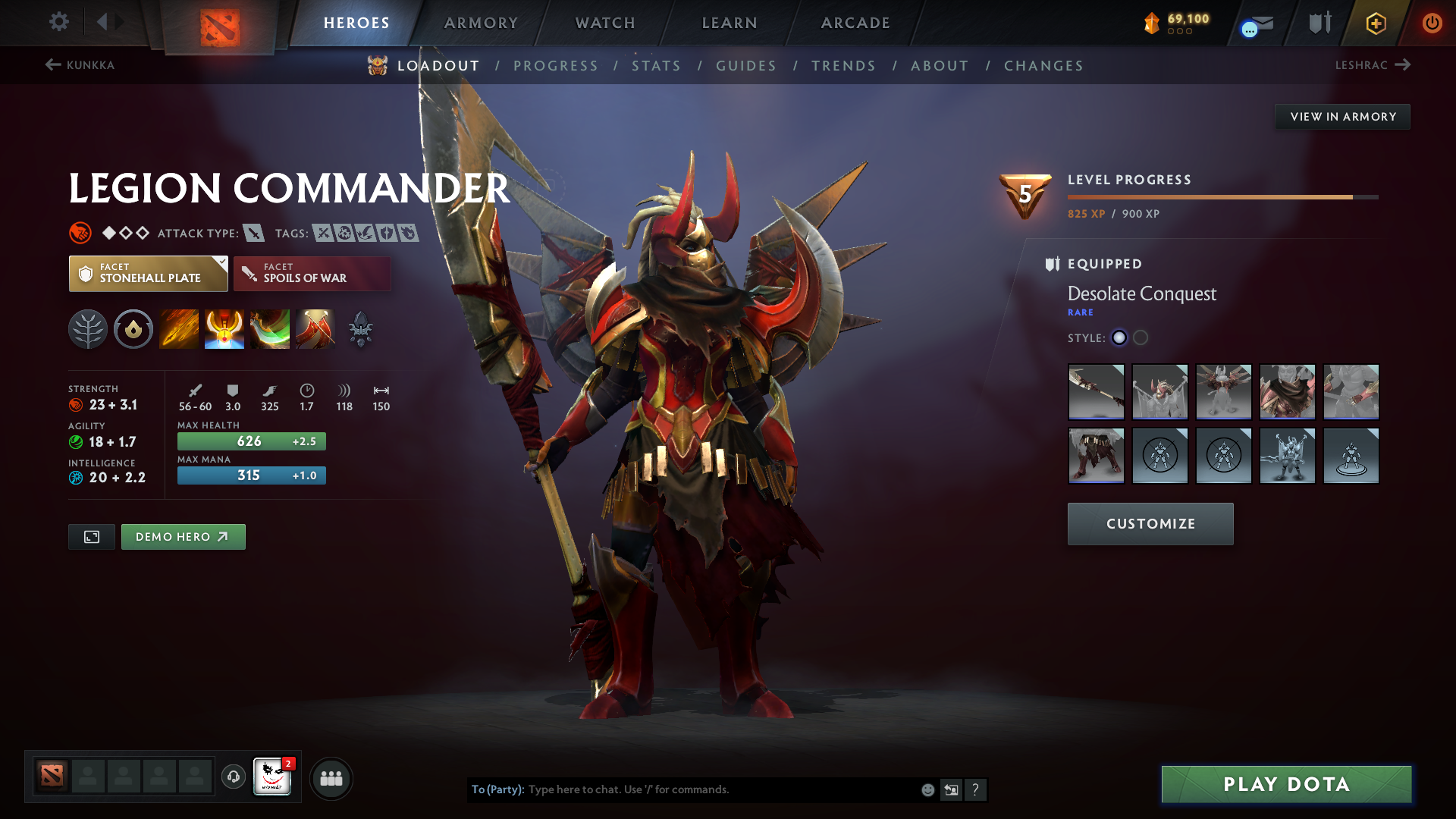This screenshot has height=819, width=1456.
Task: Switch to the ARMORY tab
Action: [x=481, y=23]
